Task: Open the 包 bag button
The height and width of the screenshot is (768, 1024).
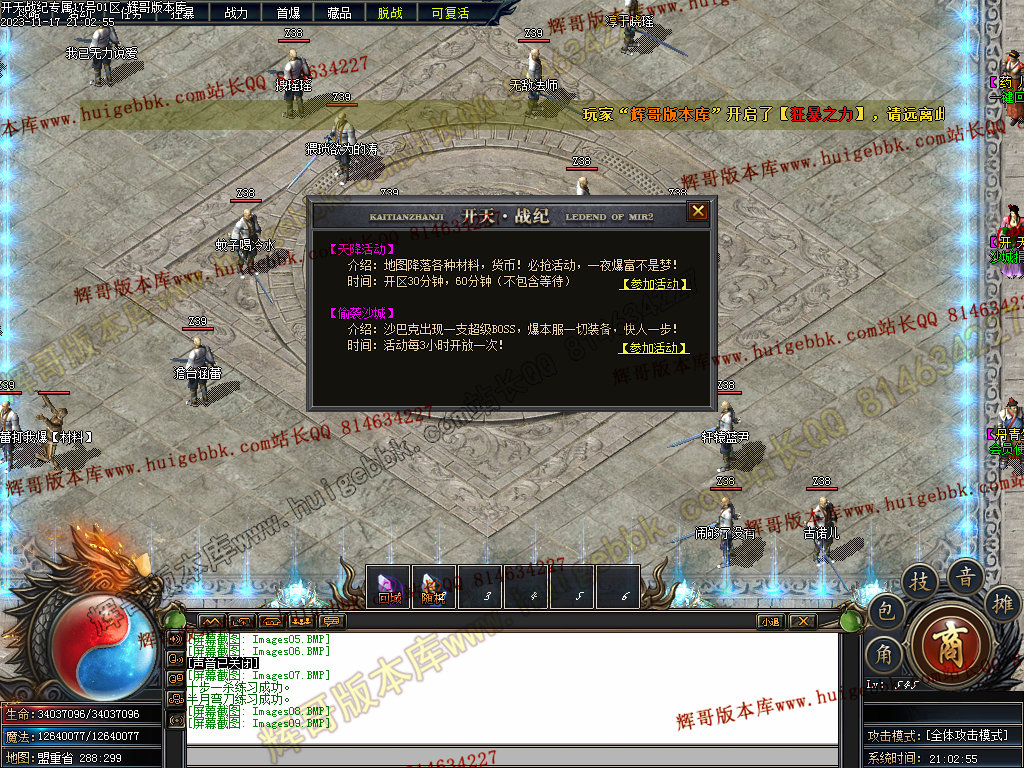Action: [886, 612]
